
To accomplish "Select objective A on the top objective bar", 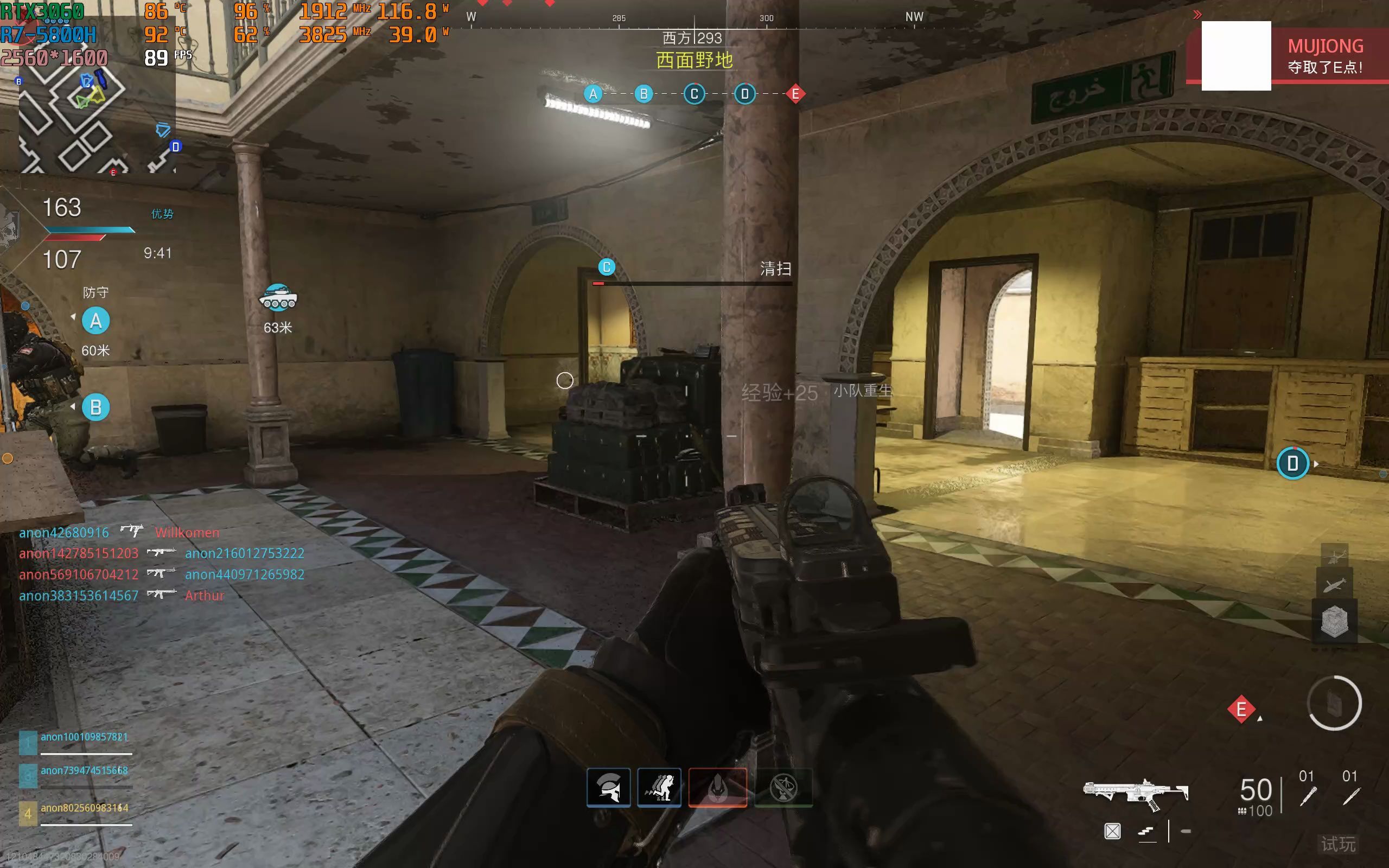I will 594,94.
